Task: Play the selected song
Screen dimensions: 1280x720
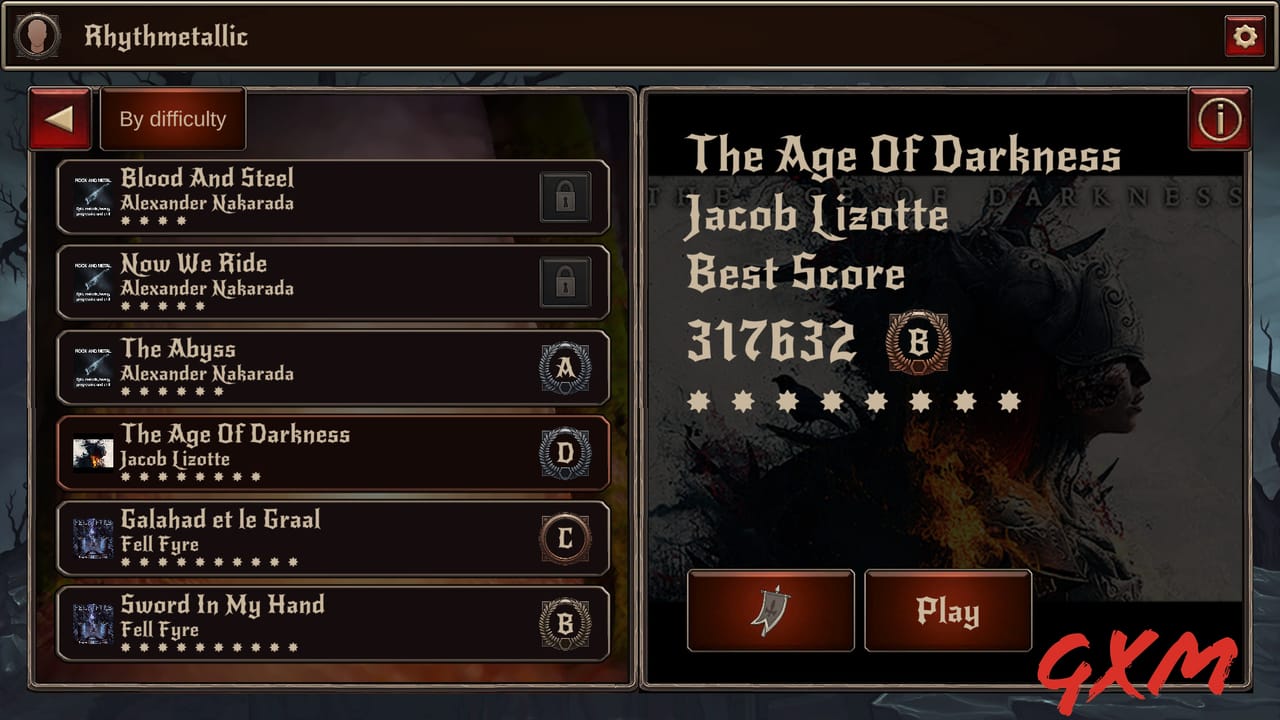Action: (947, 611)
